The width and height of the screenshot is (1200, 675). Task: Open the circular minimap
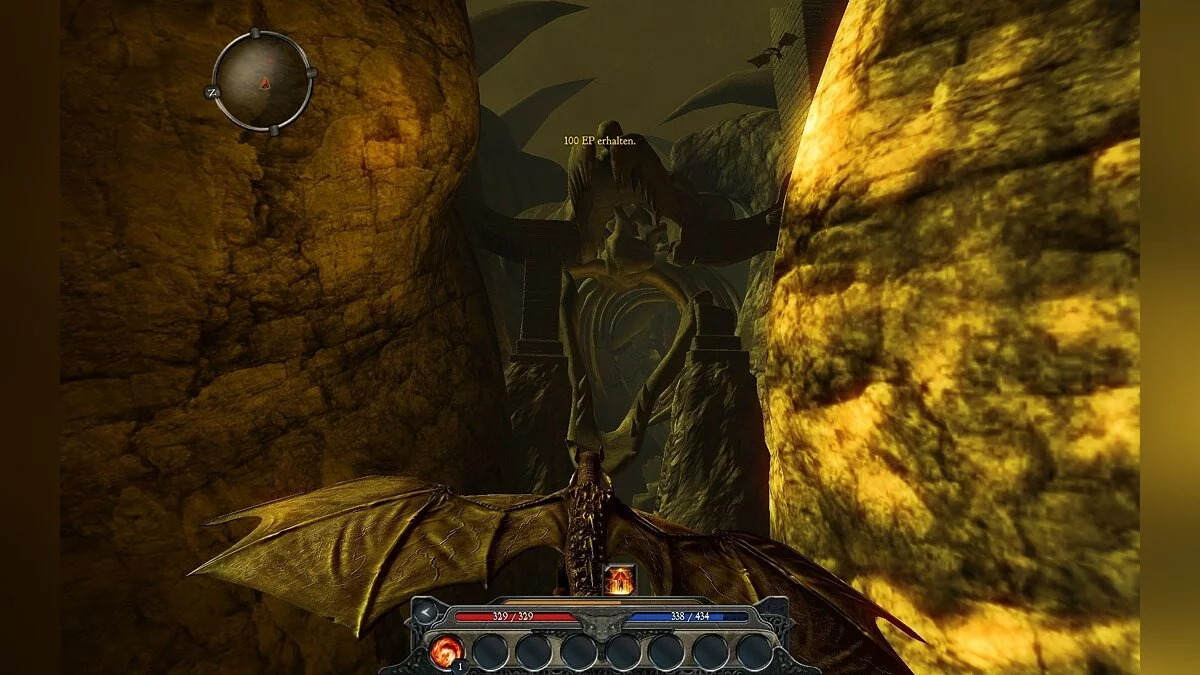264,81
